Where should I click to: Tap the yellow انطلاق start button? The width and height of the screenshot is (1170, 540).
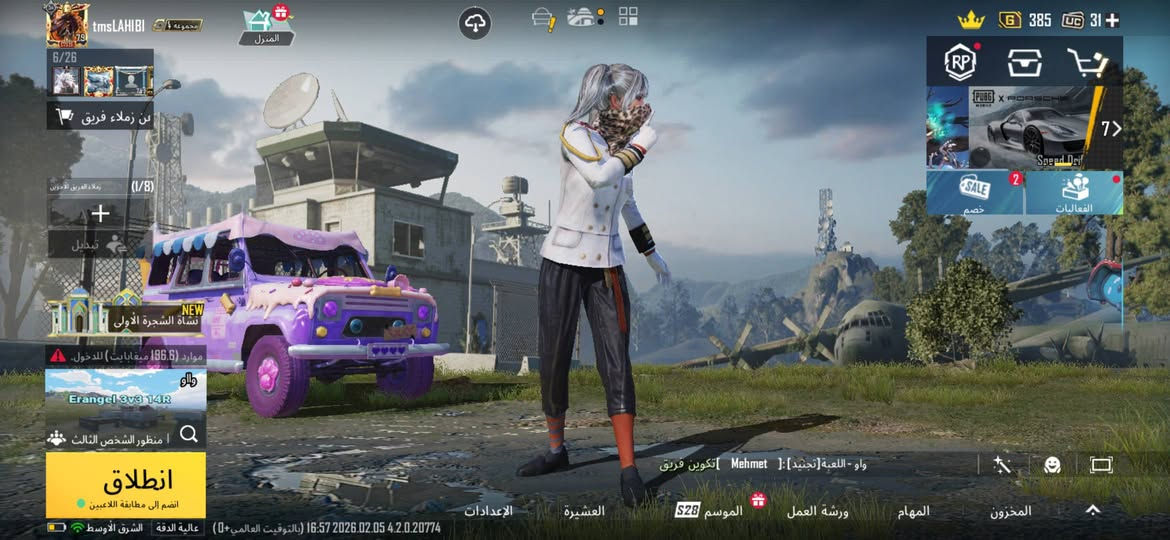pos(125,484)
